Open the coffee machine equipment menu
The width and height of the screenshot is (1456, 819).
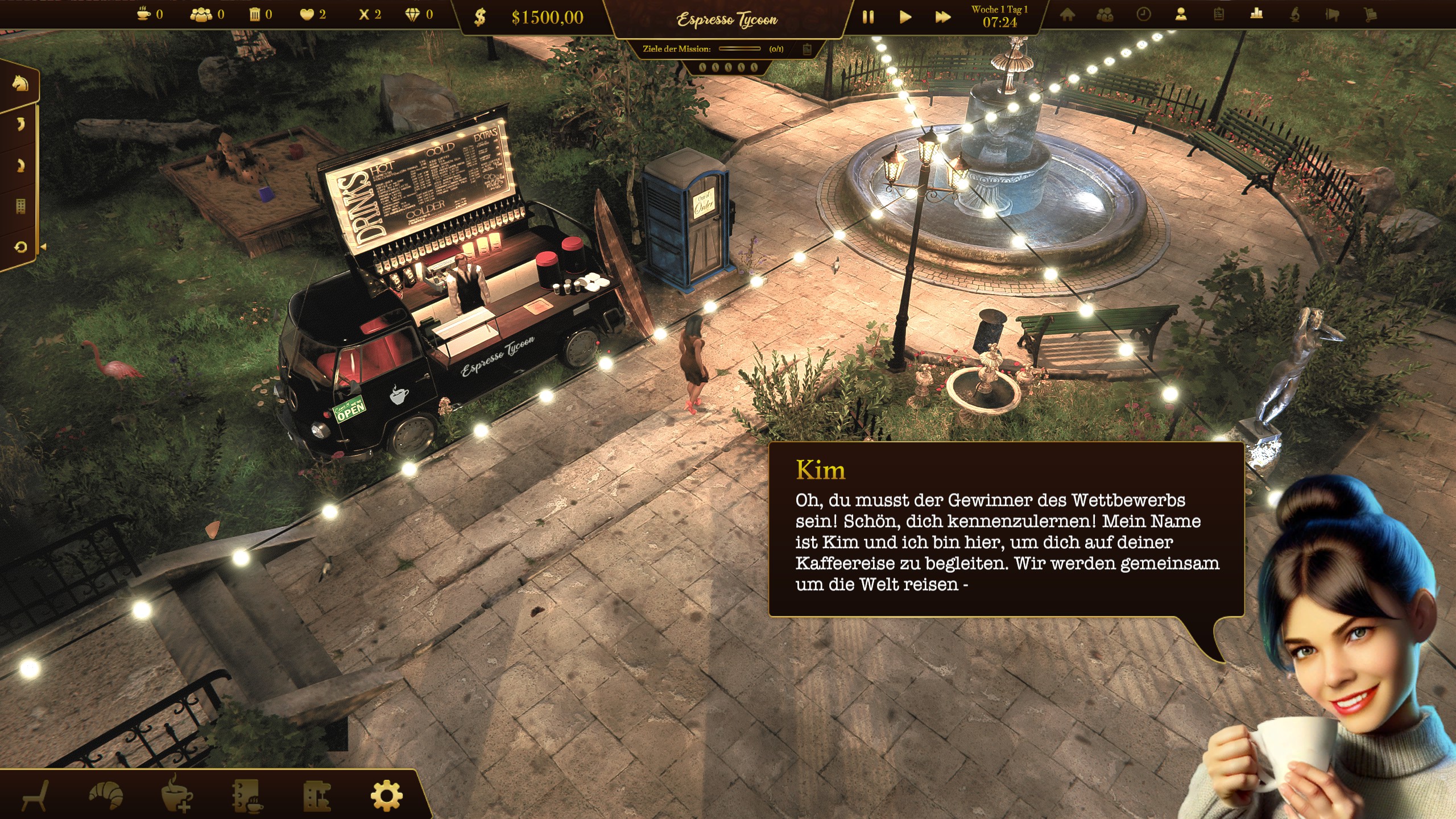click(x=317, y=795)
